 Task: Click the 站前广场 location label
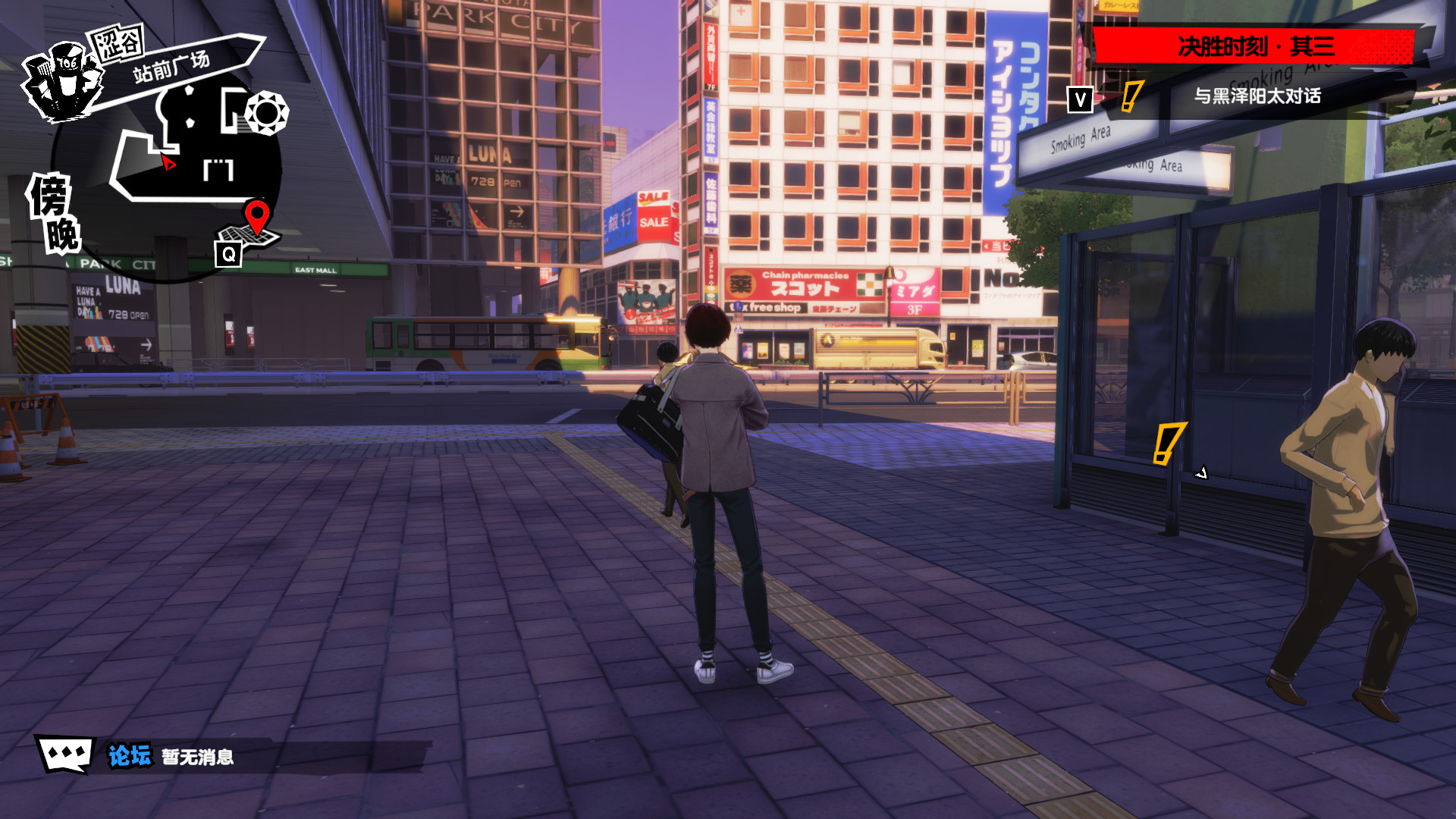click(x=171, y=67)
